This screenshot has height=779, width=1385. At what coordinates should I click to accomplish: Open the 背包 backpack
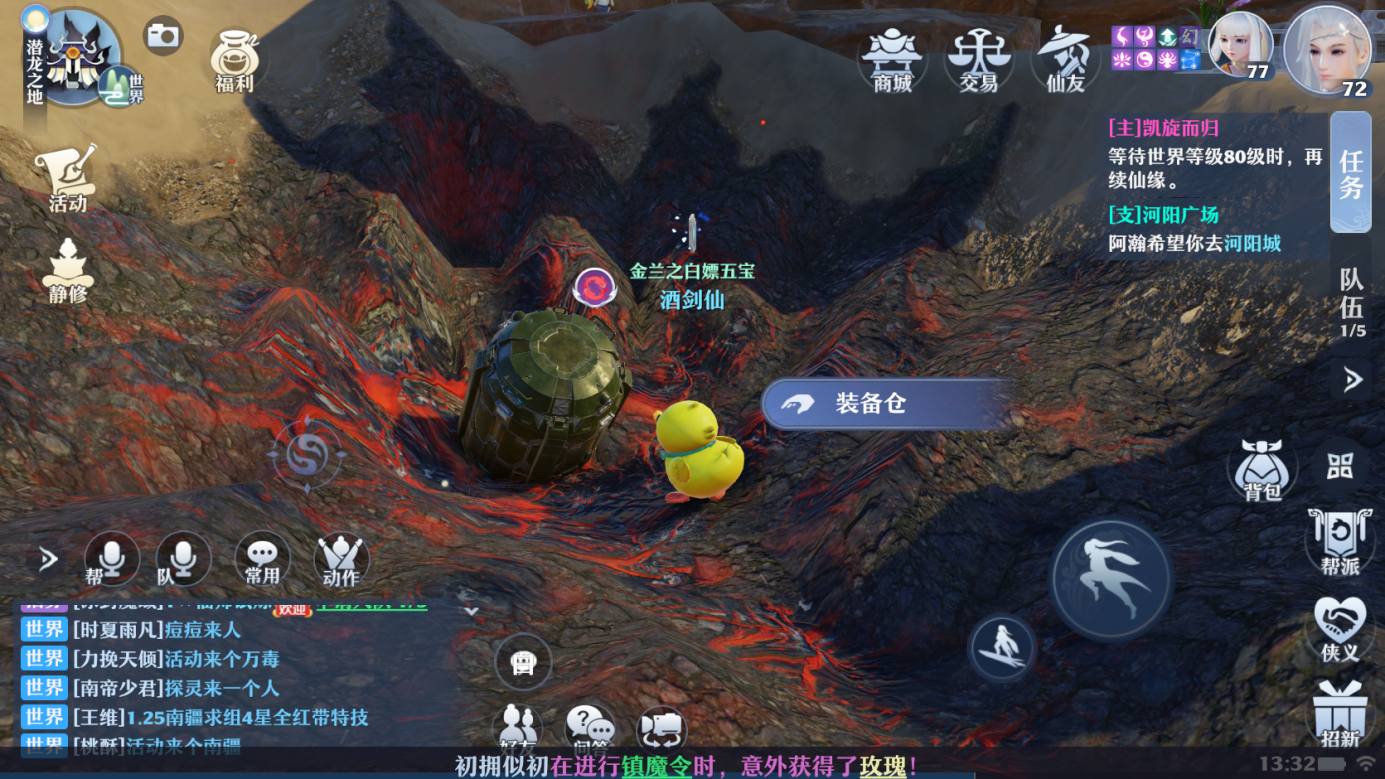tap(1262, 470)
